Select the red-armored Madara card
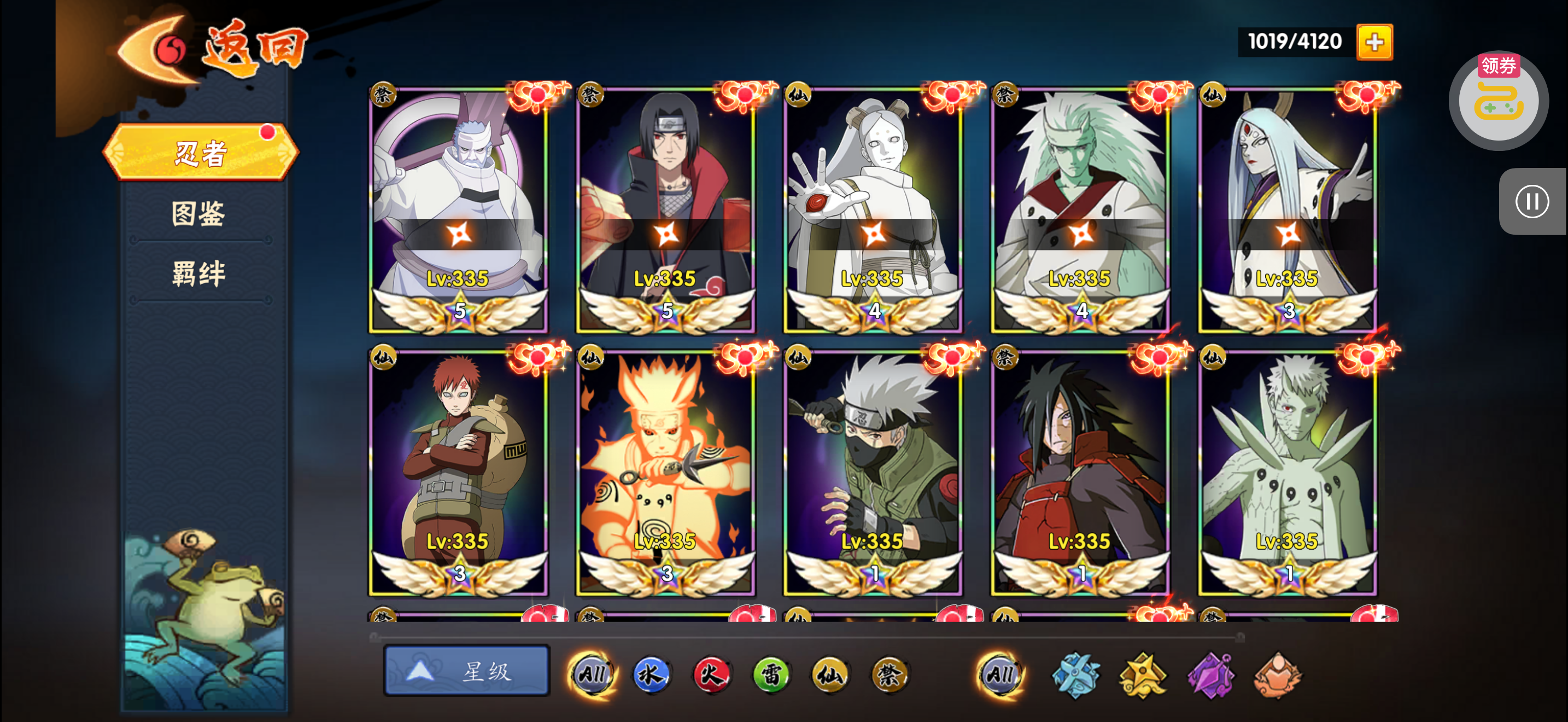 [x=1080, y=473]
